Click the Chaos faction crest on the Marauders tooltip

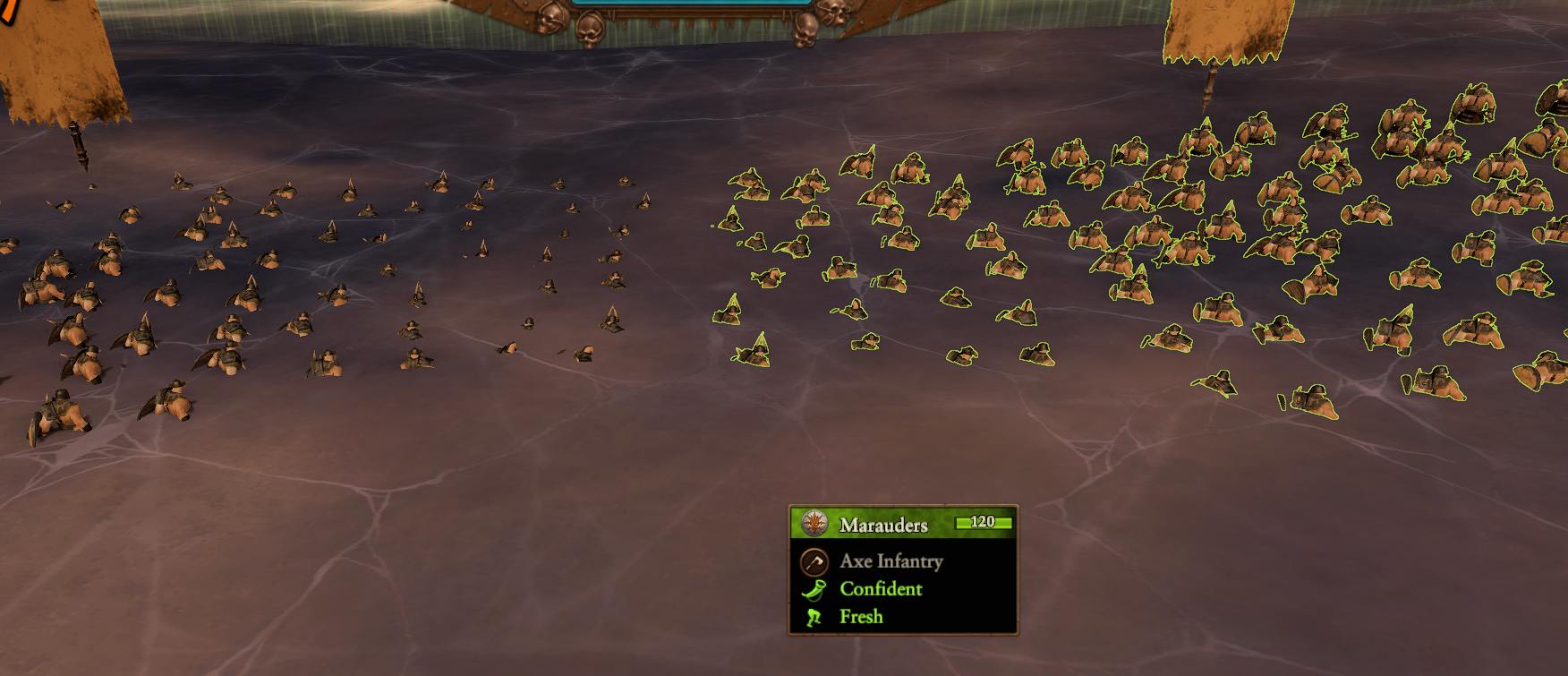pyautogui.click(x=814, y=523)
